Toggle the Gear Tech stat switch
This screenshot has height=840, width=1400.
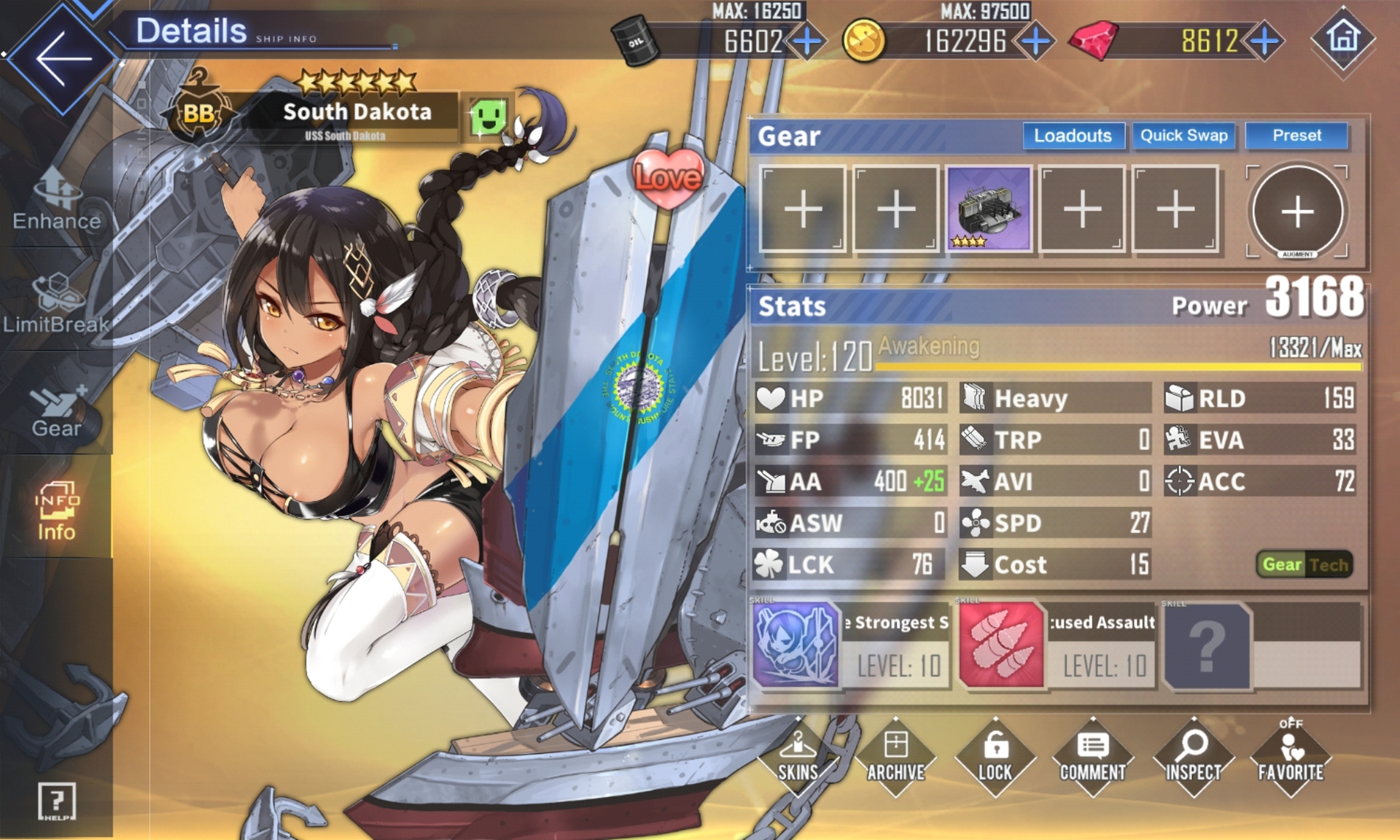tap(1304, 564)
